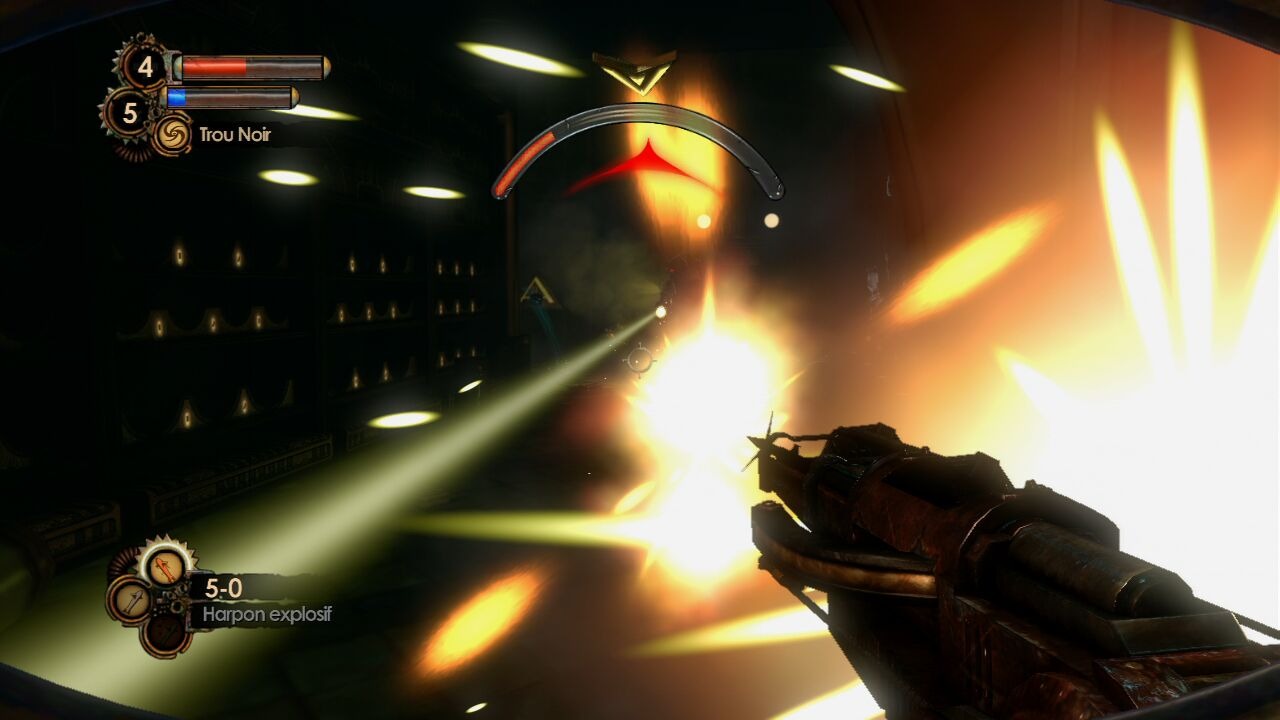This screenshot has height=720, width=1280.
Task: Switch to the standard harpoon ammo icon
Action: (130, 599)
